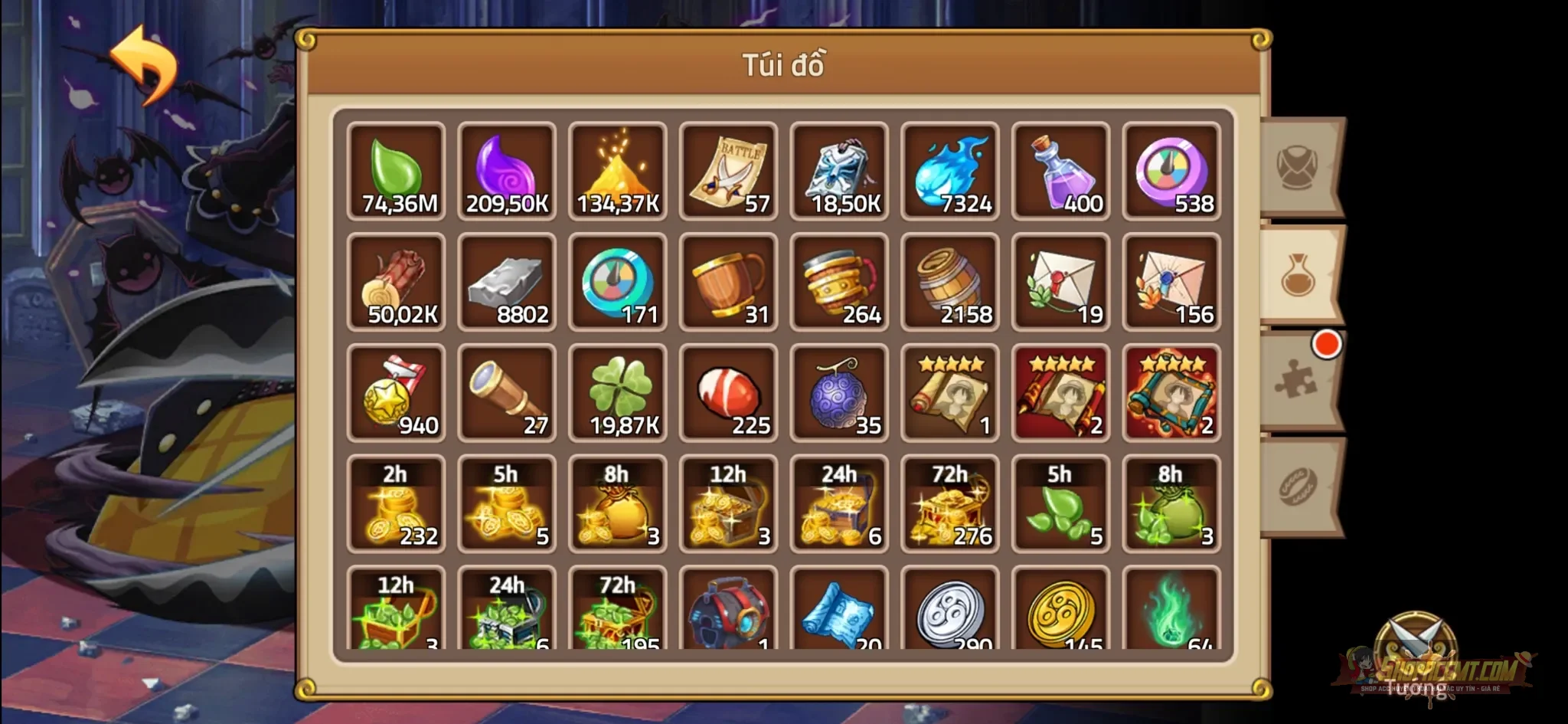The height and width of the screenshot is (724, 1568).
Task: Open the blue flame item showing 7324
Action: (x=949, y=170)
